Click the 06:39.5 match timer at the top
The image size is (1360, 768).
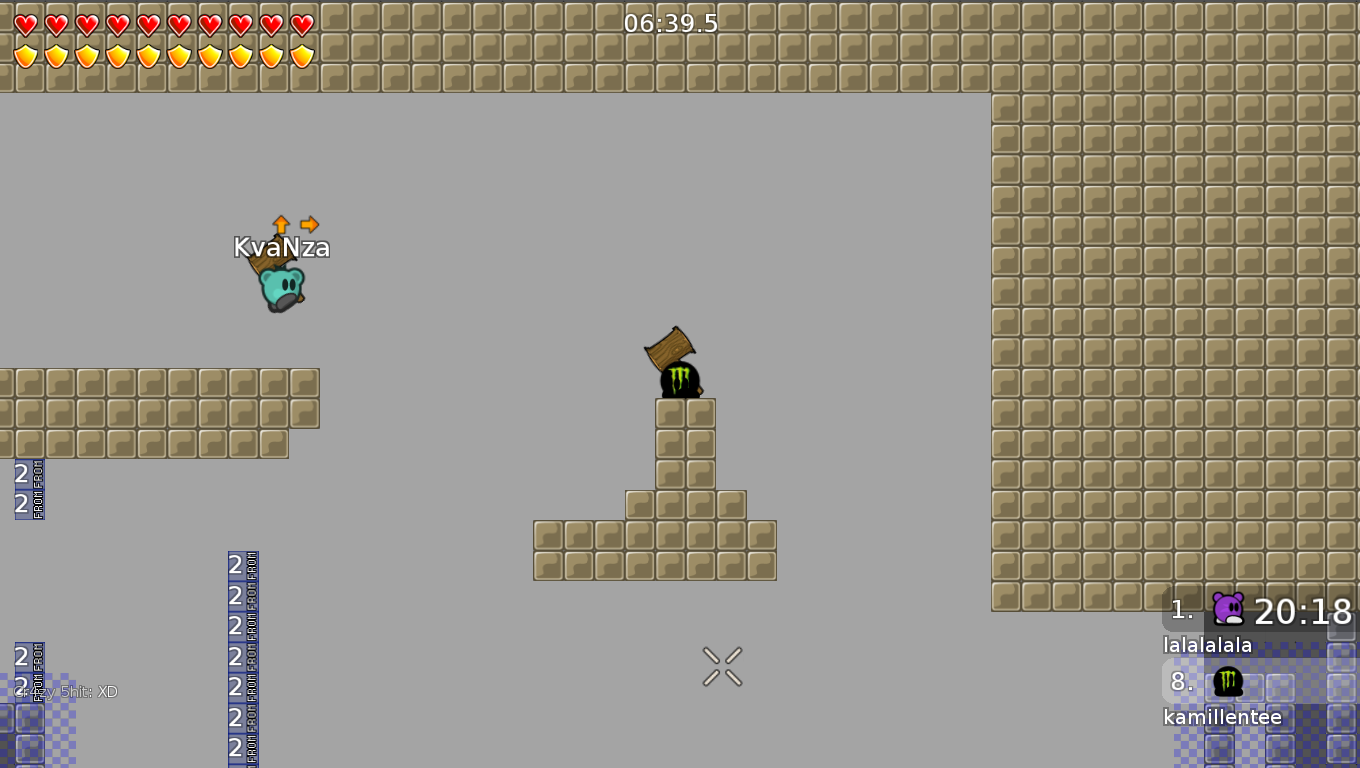[668, 22]
